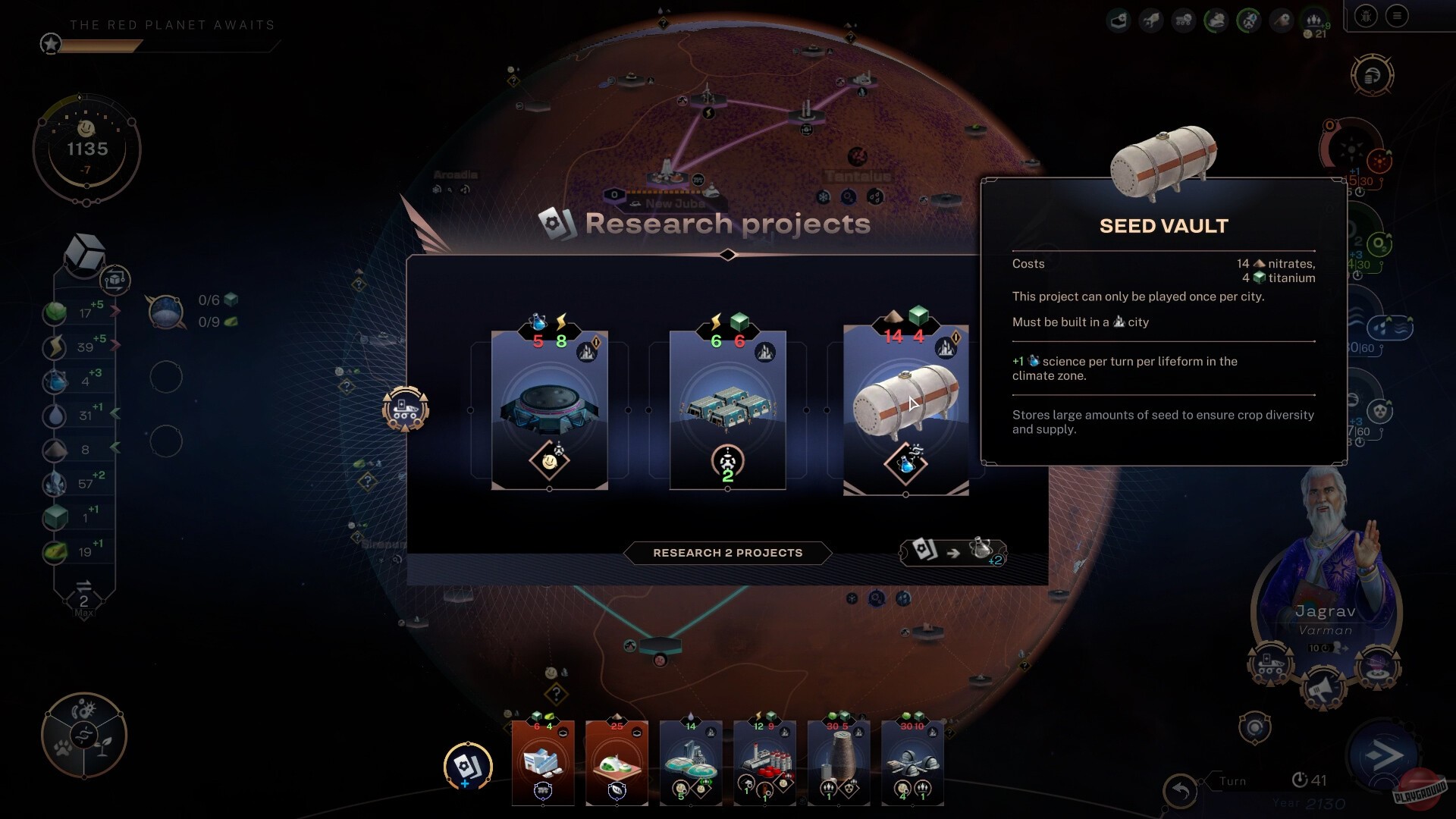Toggle the oxygen overlay on the right edge

pos(1380,242)
